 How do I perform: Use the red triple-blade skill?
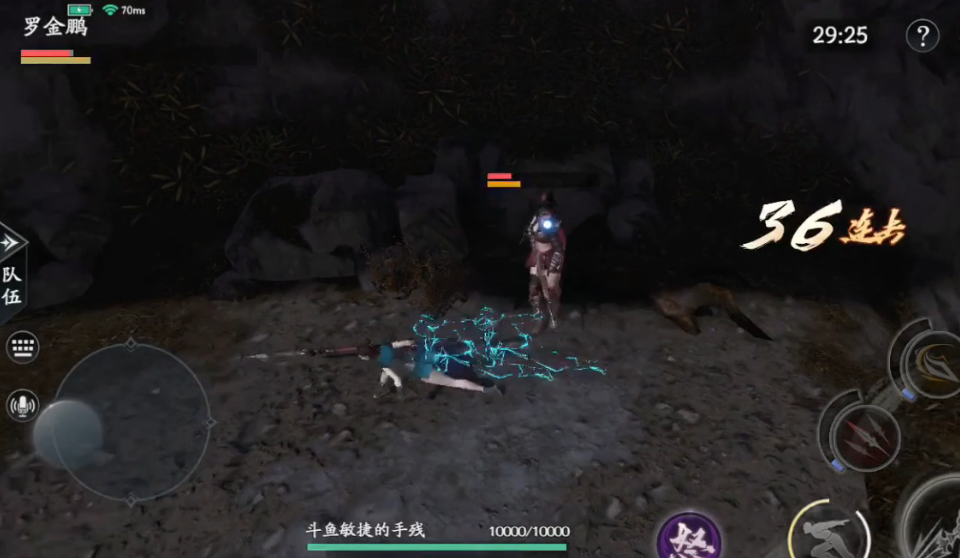(x=865, y=437)
